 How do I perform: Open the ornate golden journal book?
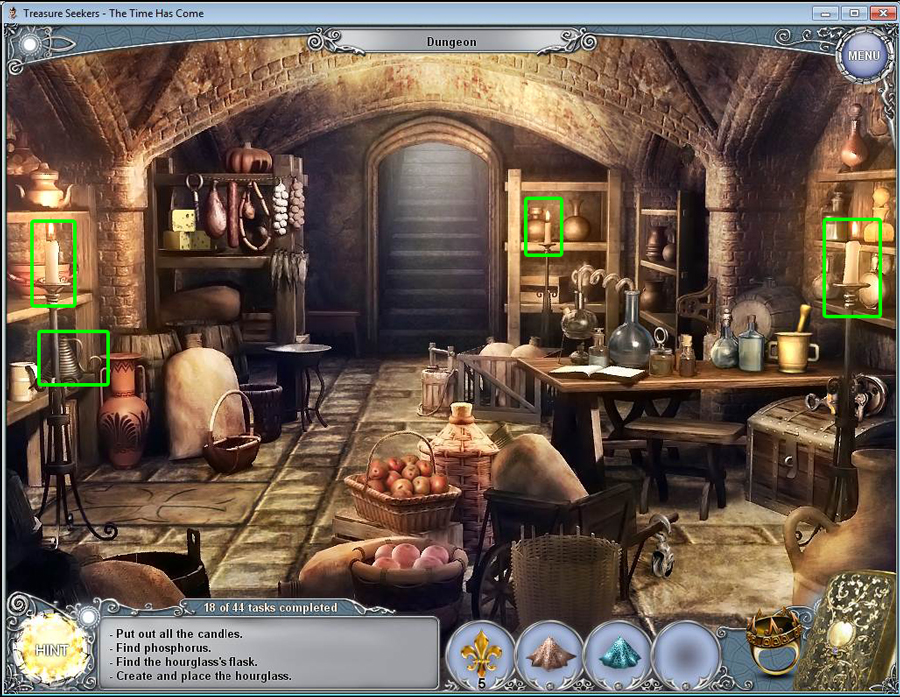[x=851, y=632]
